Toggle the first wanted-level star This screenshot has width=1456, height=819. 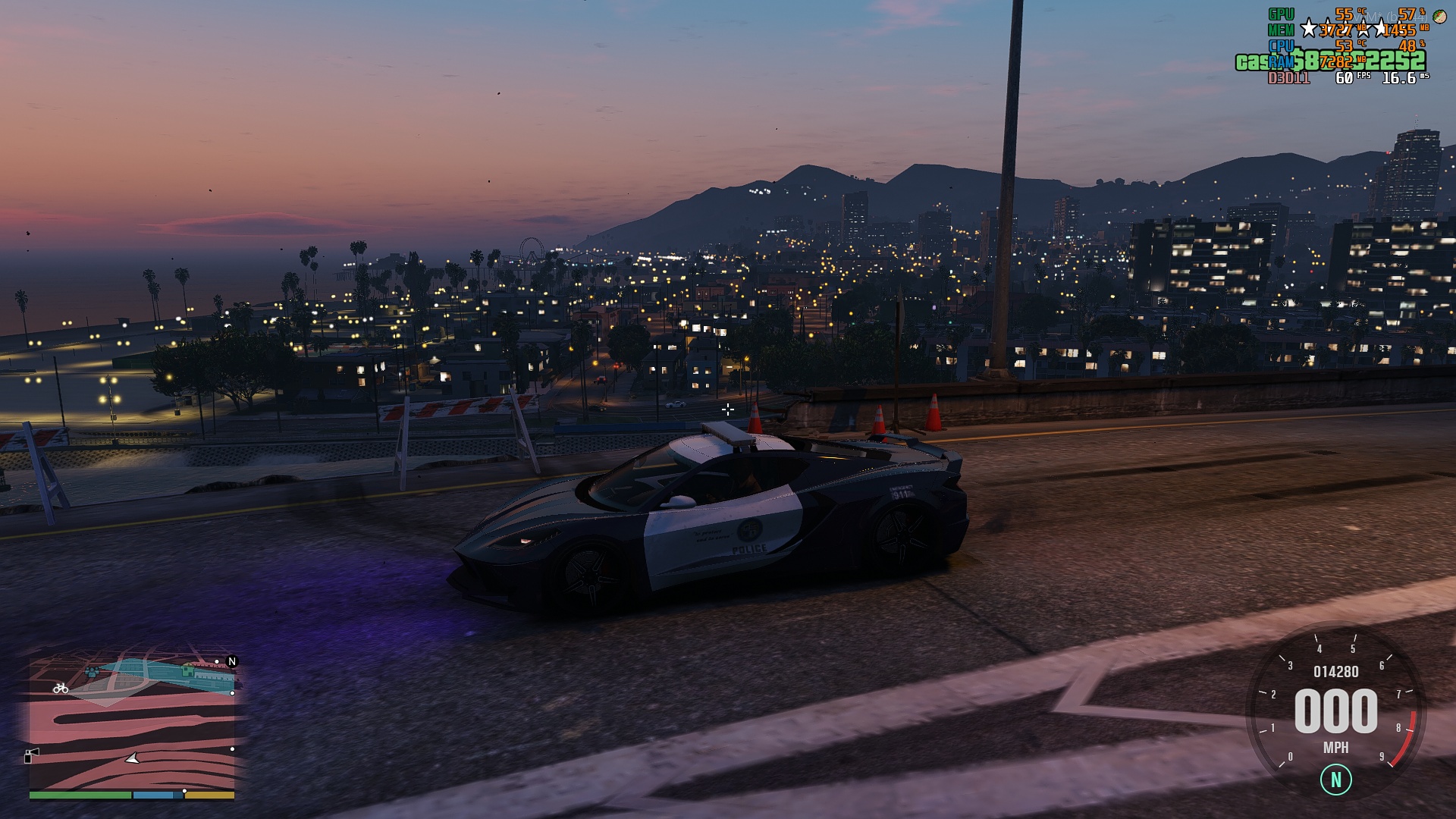1309,27
